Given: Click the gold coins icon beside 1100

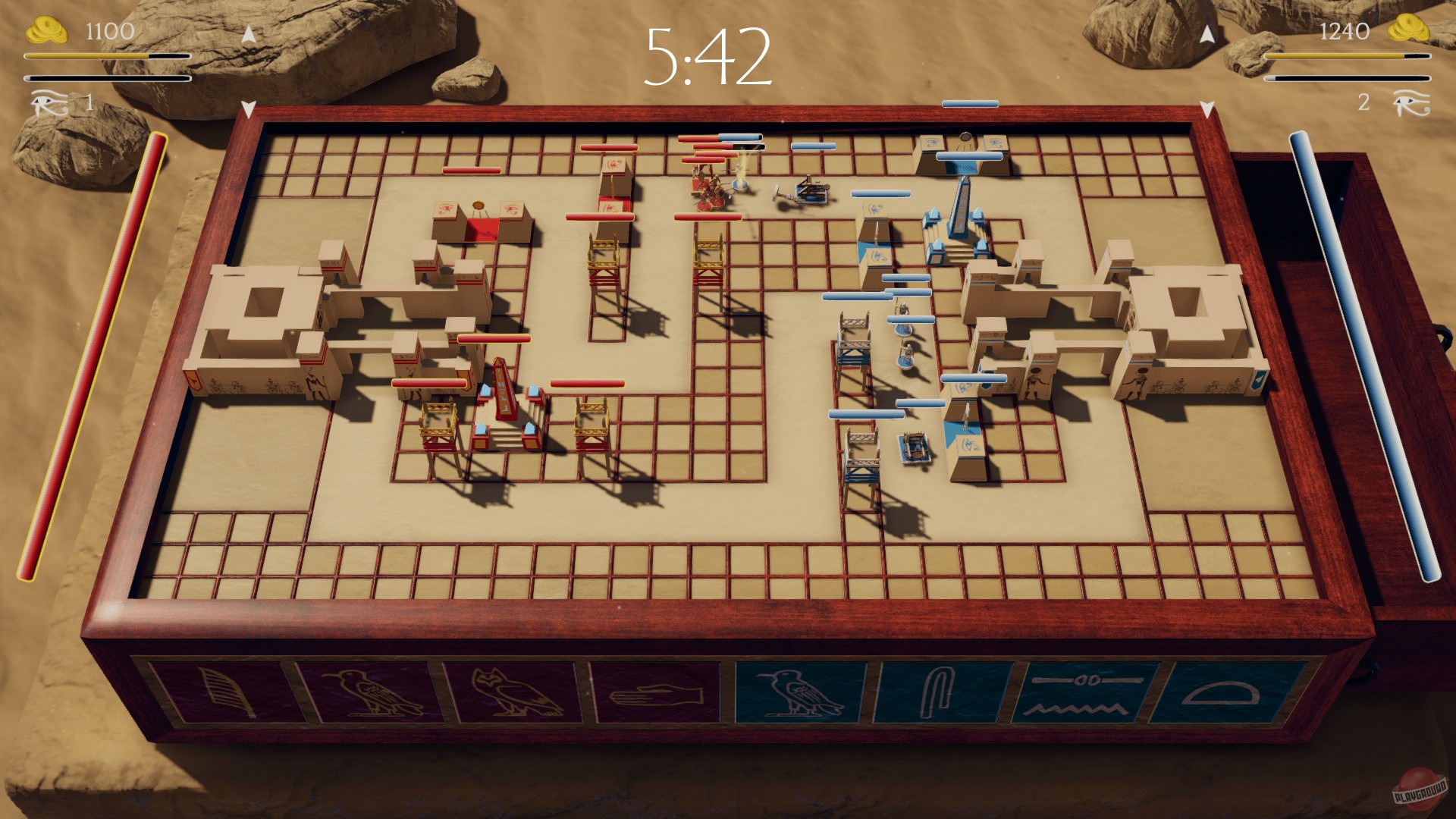Looking at the screenshot, I should pos(48,30).
